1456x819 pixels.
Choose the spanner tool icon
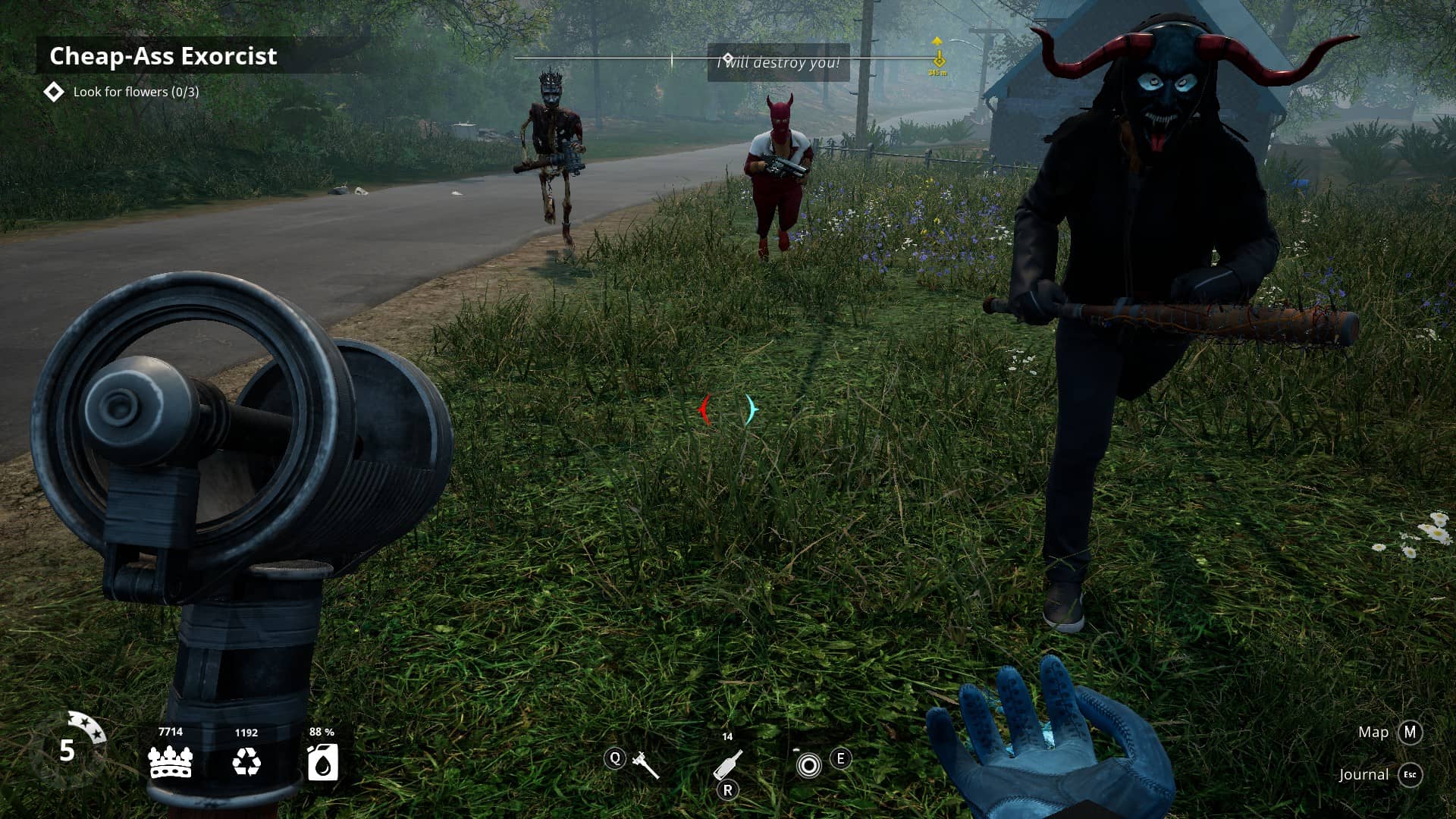pyautogui.click(x=645, y=764)
